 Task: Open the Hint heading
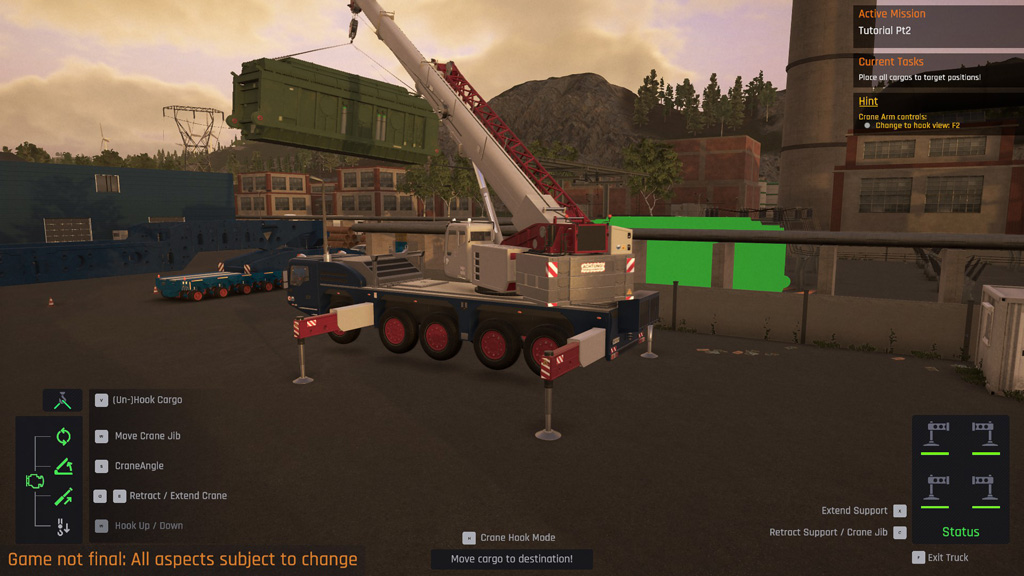pyautogui.click(x=868, y=101)
